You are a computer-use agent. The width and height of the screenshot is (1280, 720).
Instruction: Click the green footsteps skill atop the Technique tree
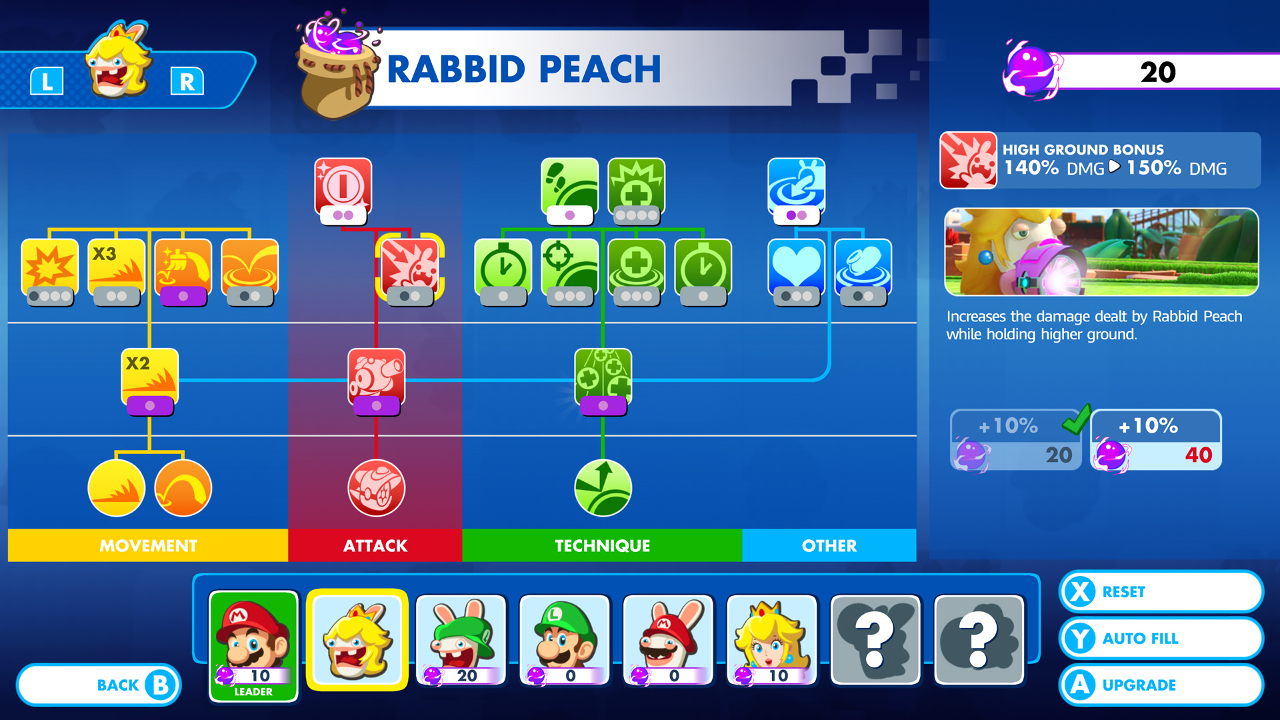click(x=569, y=188)
